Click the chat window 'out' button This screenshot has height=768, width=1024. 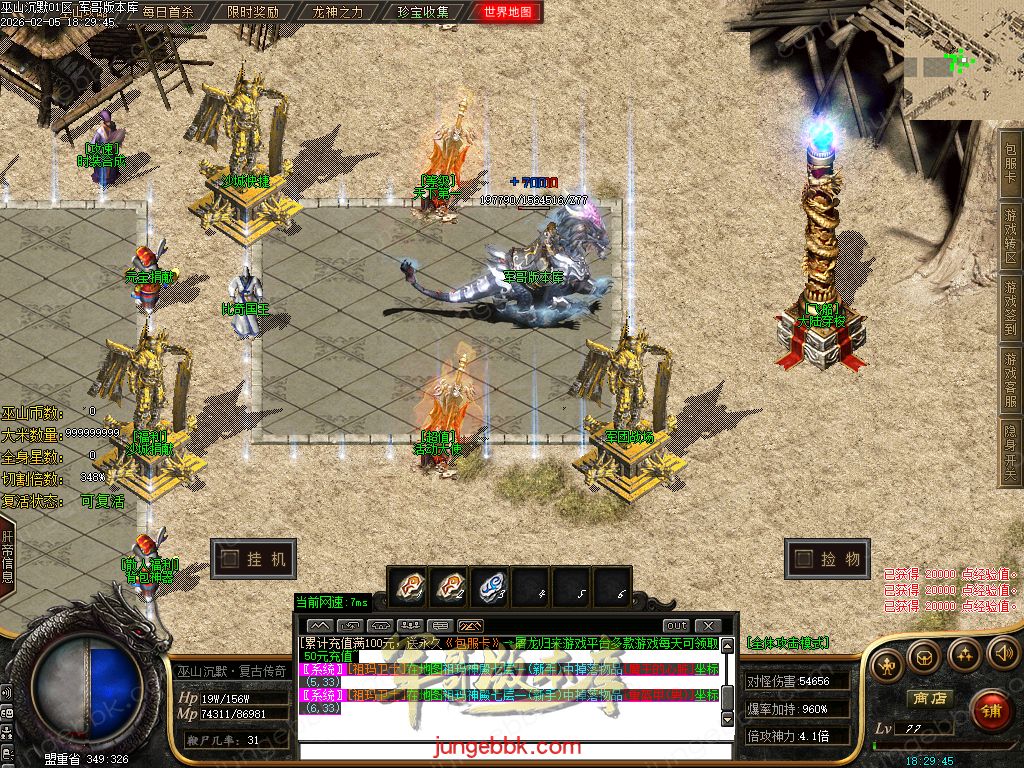tap(676, 625)
